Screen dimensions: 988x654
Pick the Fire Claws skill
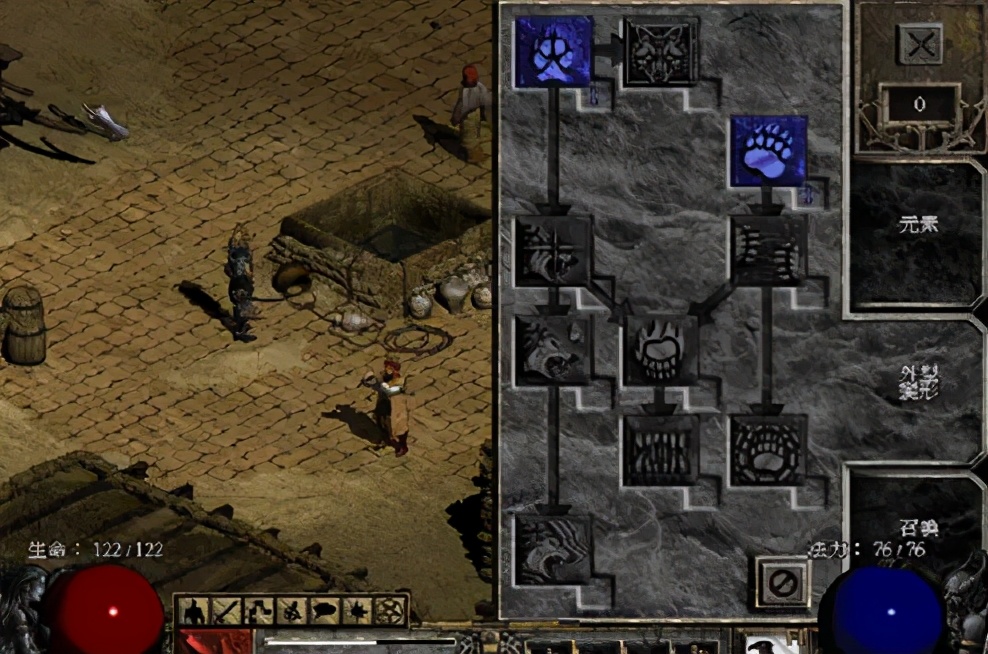(x=661, y=350)
